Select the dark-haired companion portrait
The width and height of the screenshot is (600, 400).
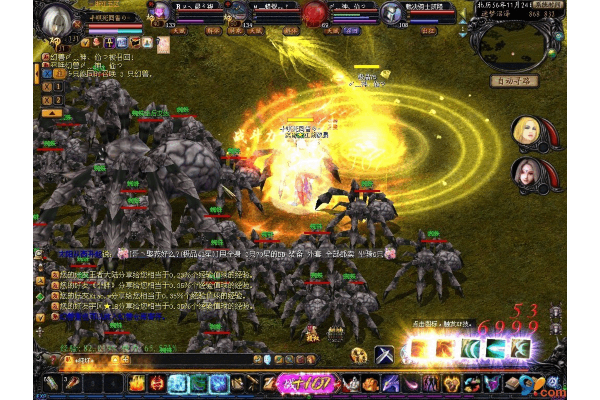coord(527,172)
